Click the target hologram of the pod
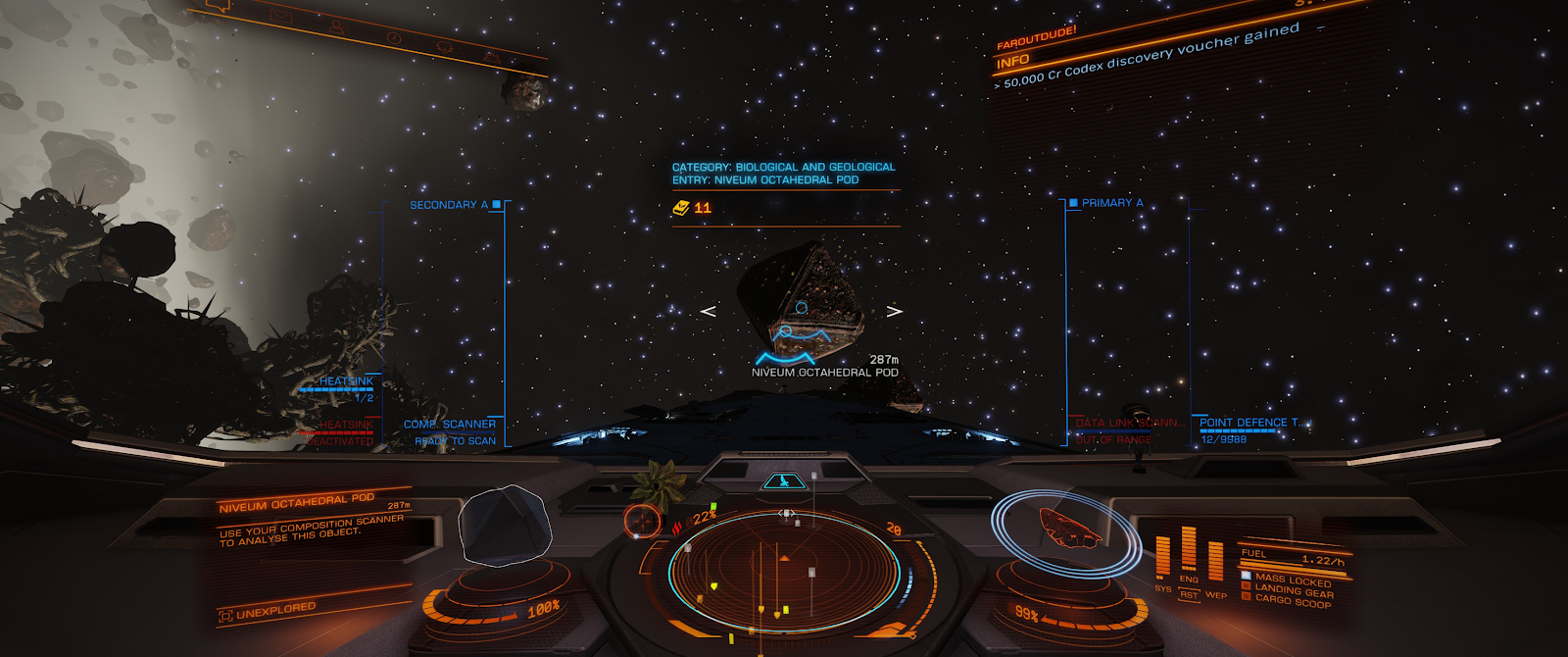This screenshot has width=1568, height=657. 506,527
